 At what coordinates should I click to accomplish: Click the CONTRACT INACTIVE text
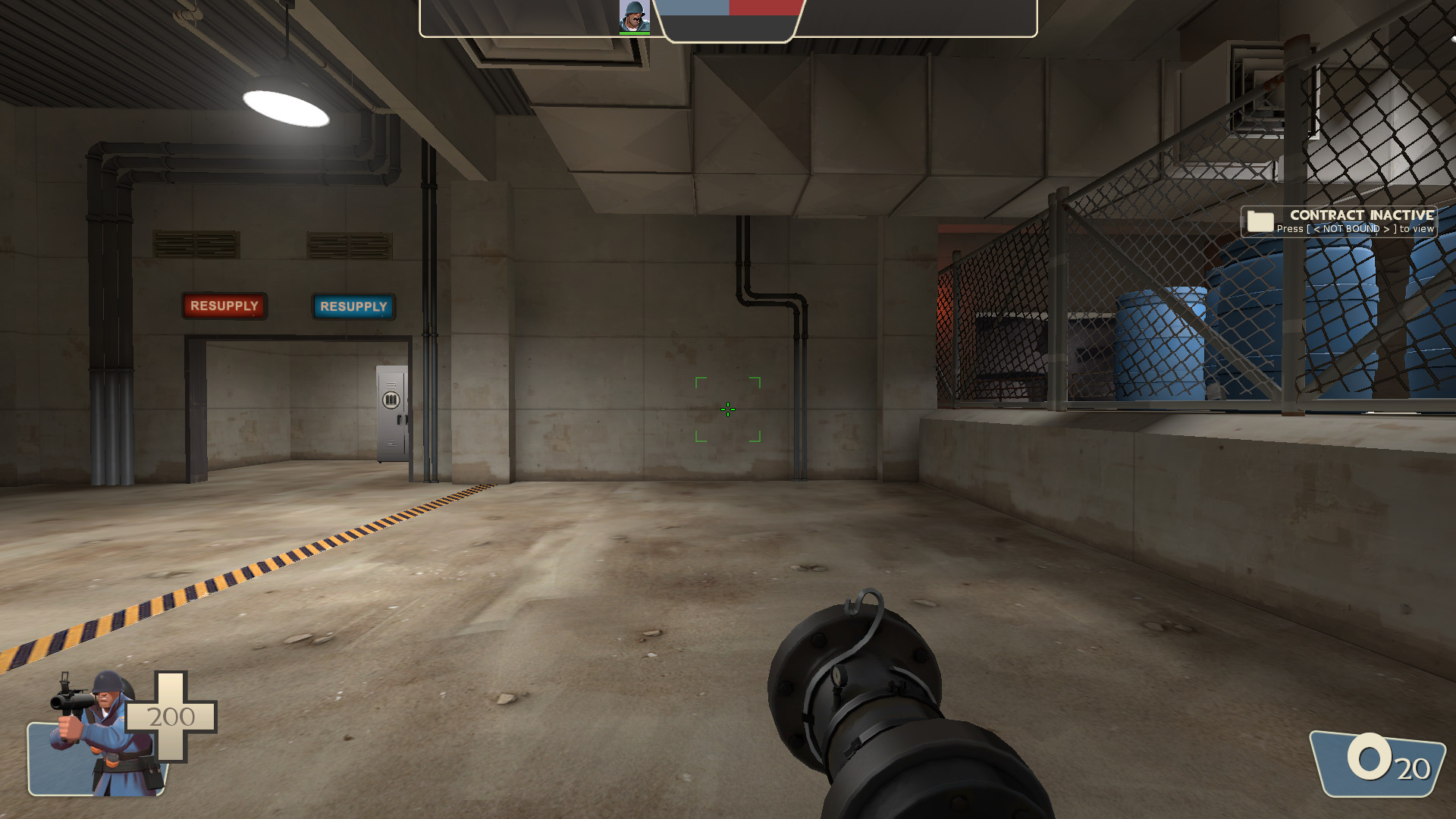(x=1360, y=215)
